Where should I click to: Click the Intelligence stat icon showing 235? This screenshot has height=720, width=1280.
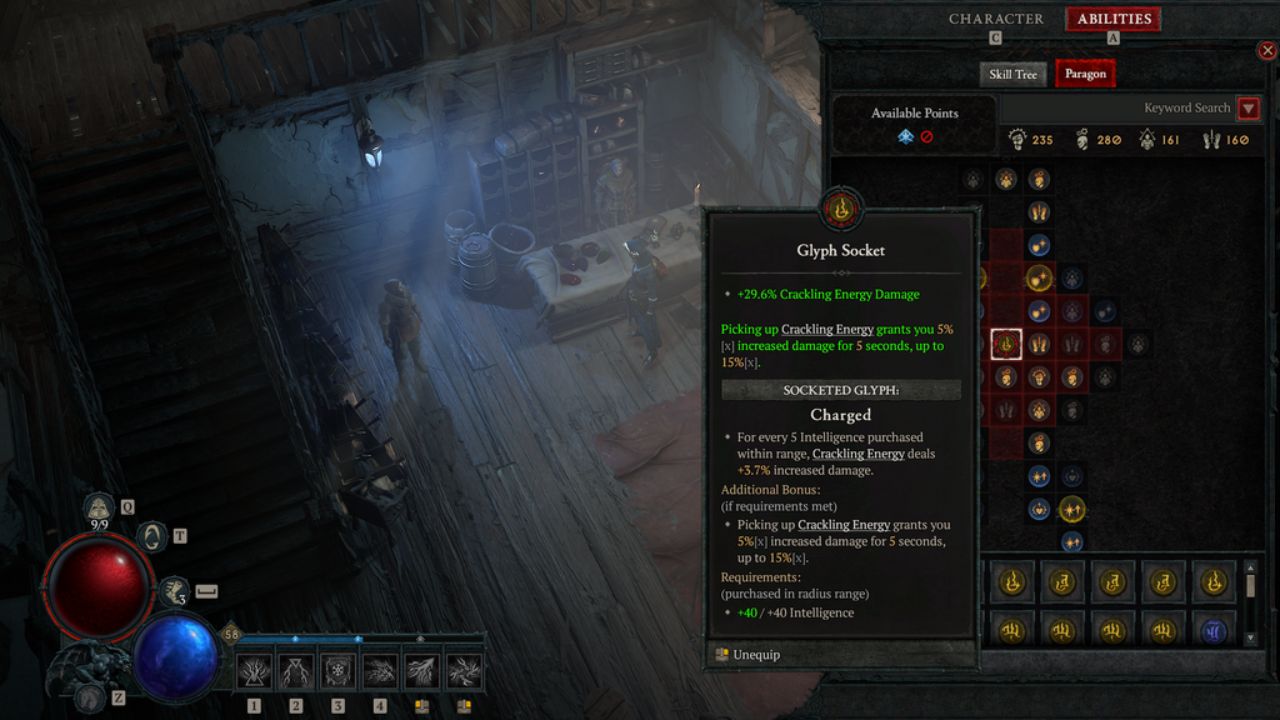pos(1019,139)
